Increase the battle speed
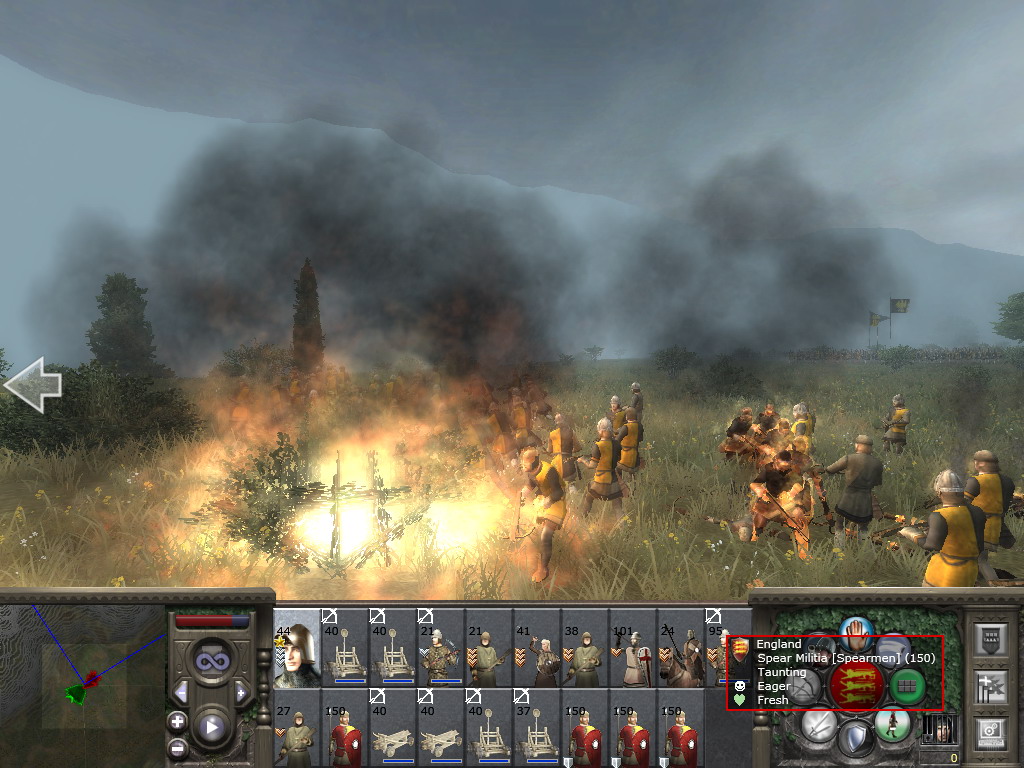 pos(241,692)
